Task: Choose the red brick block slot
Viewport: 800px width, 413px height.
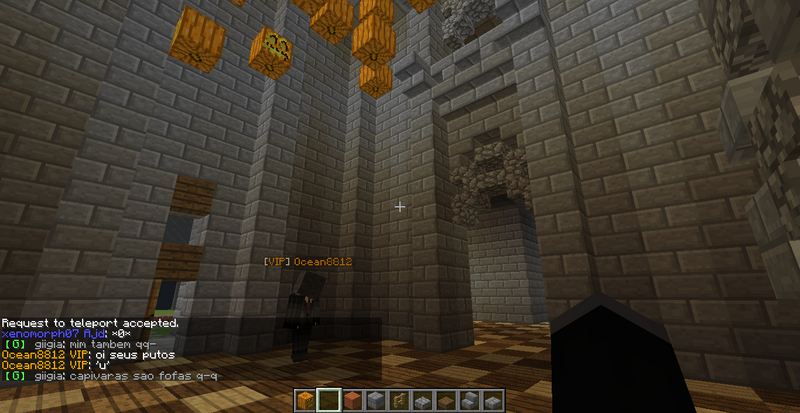Action: [352, 400]
